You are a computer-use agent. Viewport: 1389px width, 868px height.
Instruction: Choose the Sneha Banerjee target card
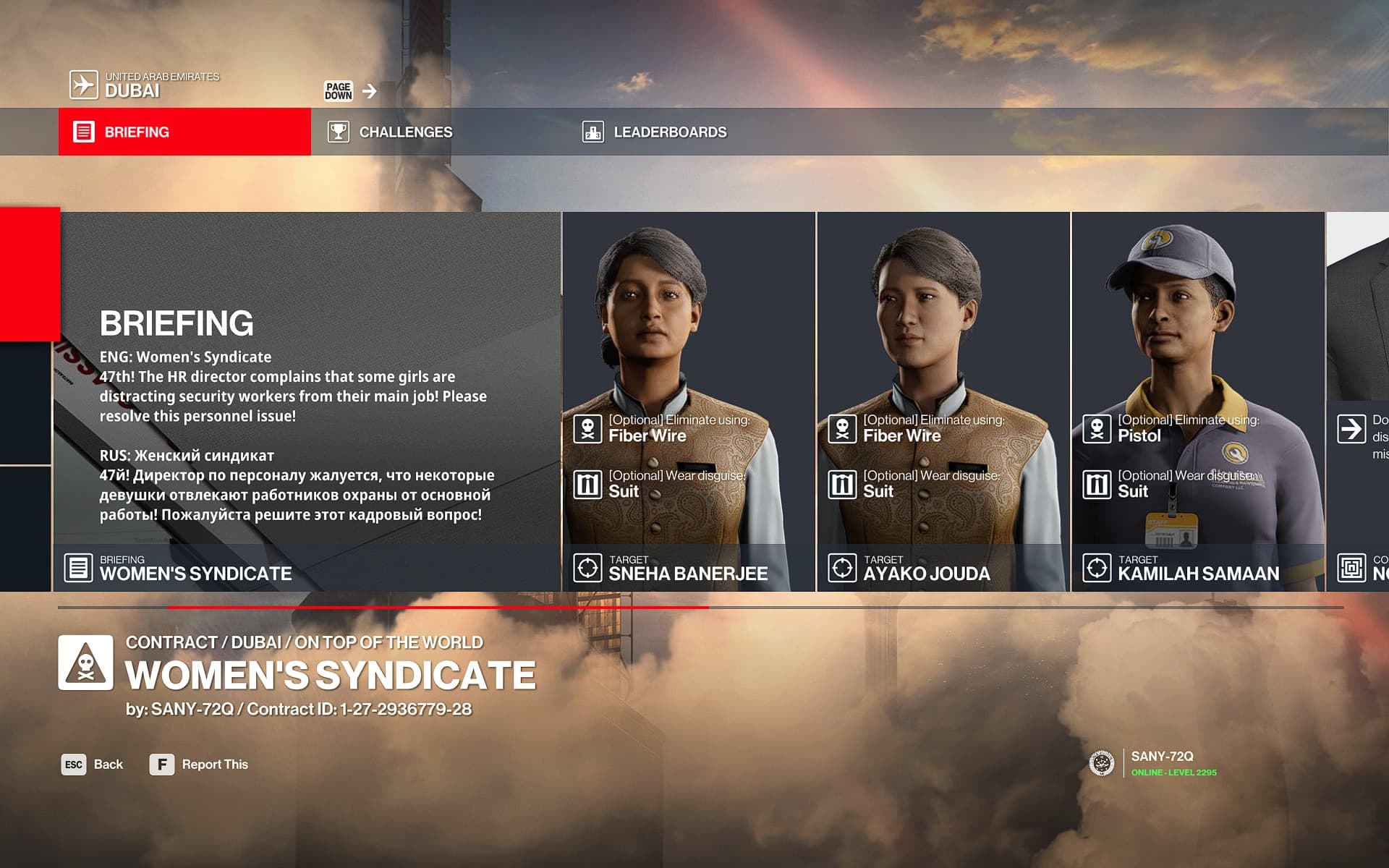coord(689,401)
